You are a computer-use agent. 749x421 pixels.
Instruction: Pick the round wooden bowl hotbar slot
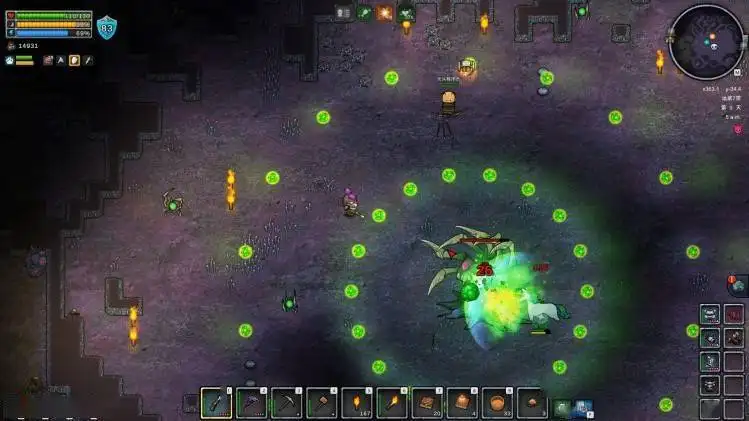pyautogui.click(x=497, y=403)
